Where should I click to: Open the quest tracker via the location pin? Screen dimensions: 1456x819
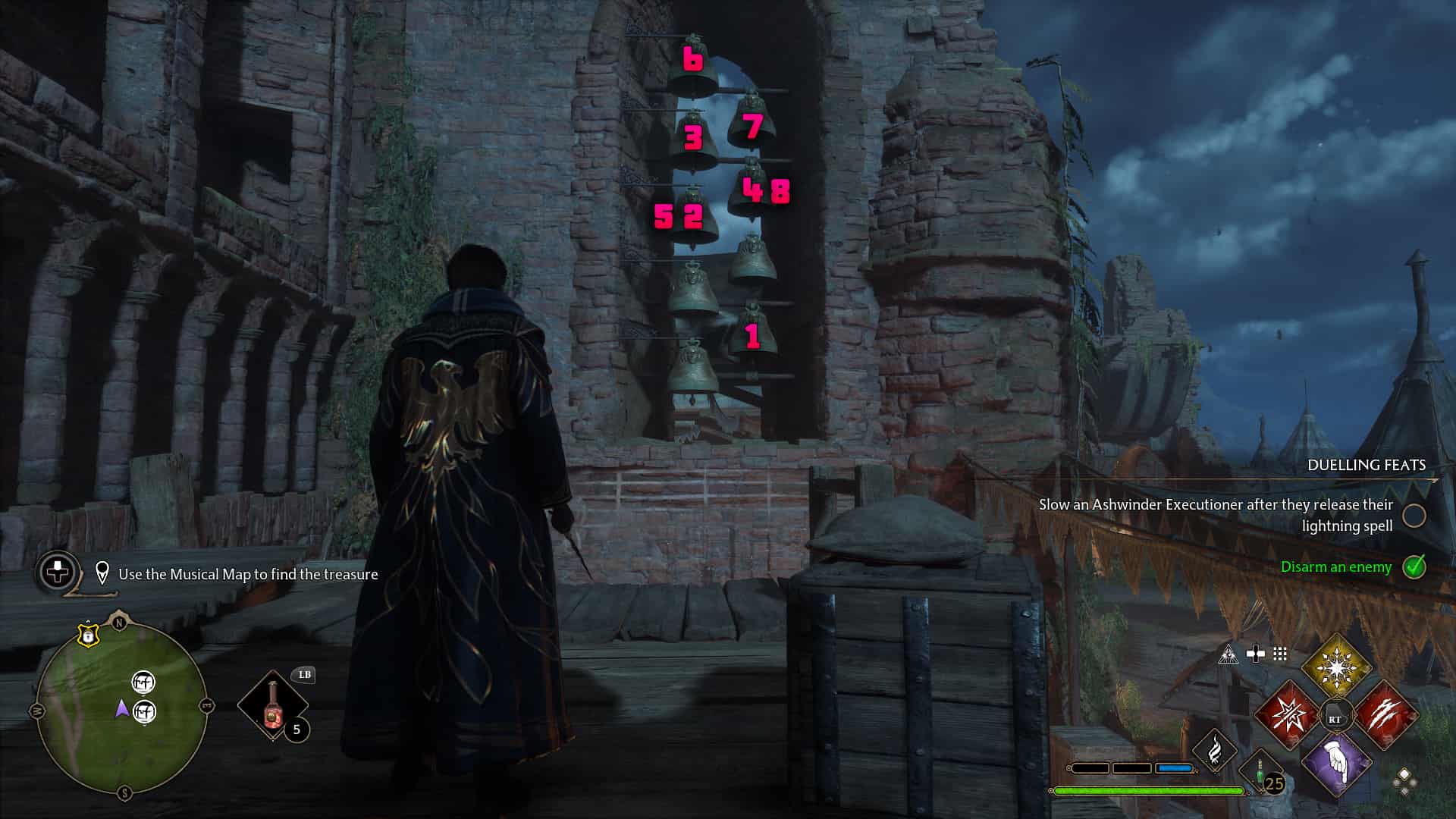coord(101,574)
